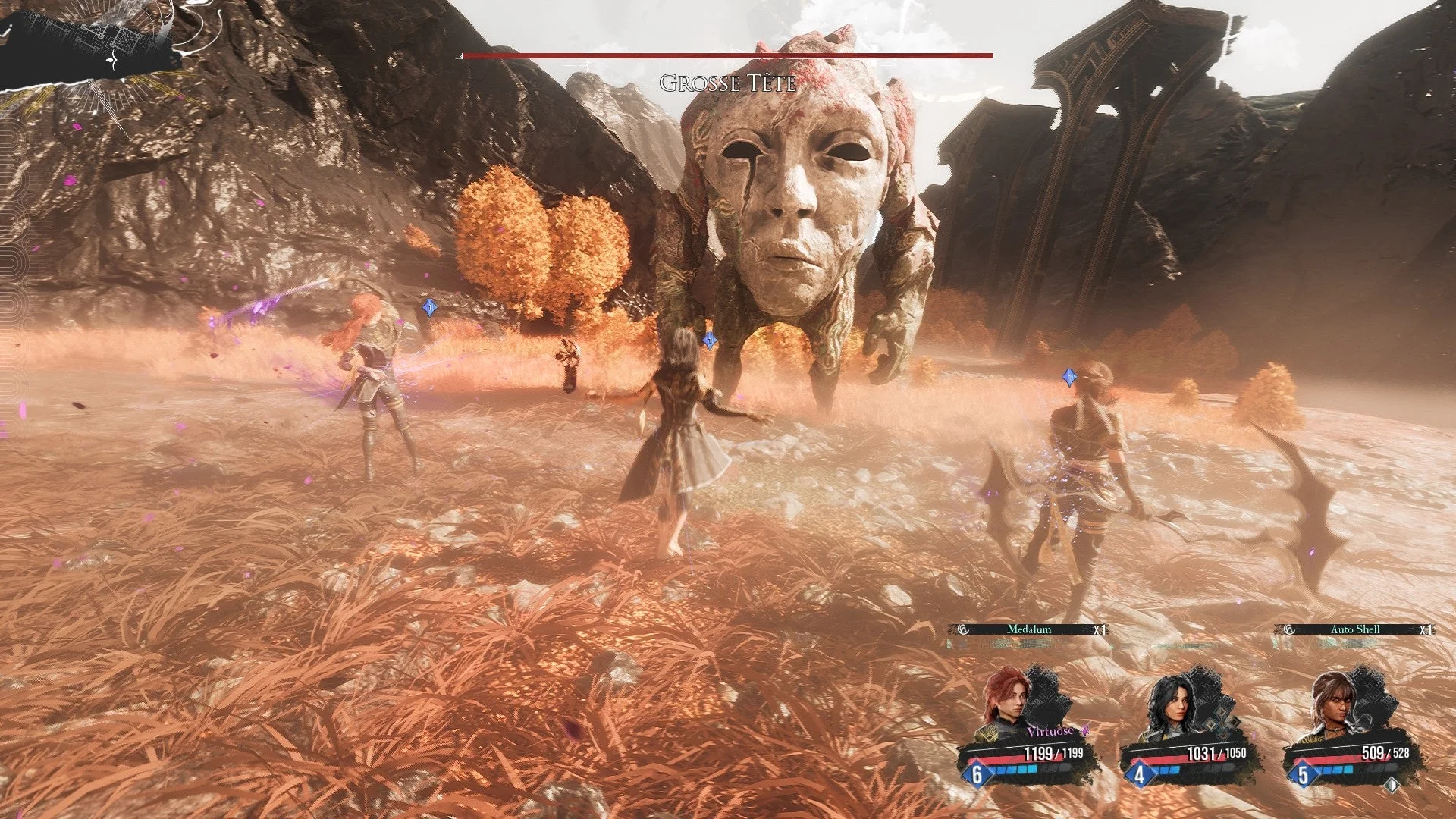This screenshot has height=819, width=1456.
Task: Select Lune's black-haired portrait
Action: tap(1168, 707)
